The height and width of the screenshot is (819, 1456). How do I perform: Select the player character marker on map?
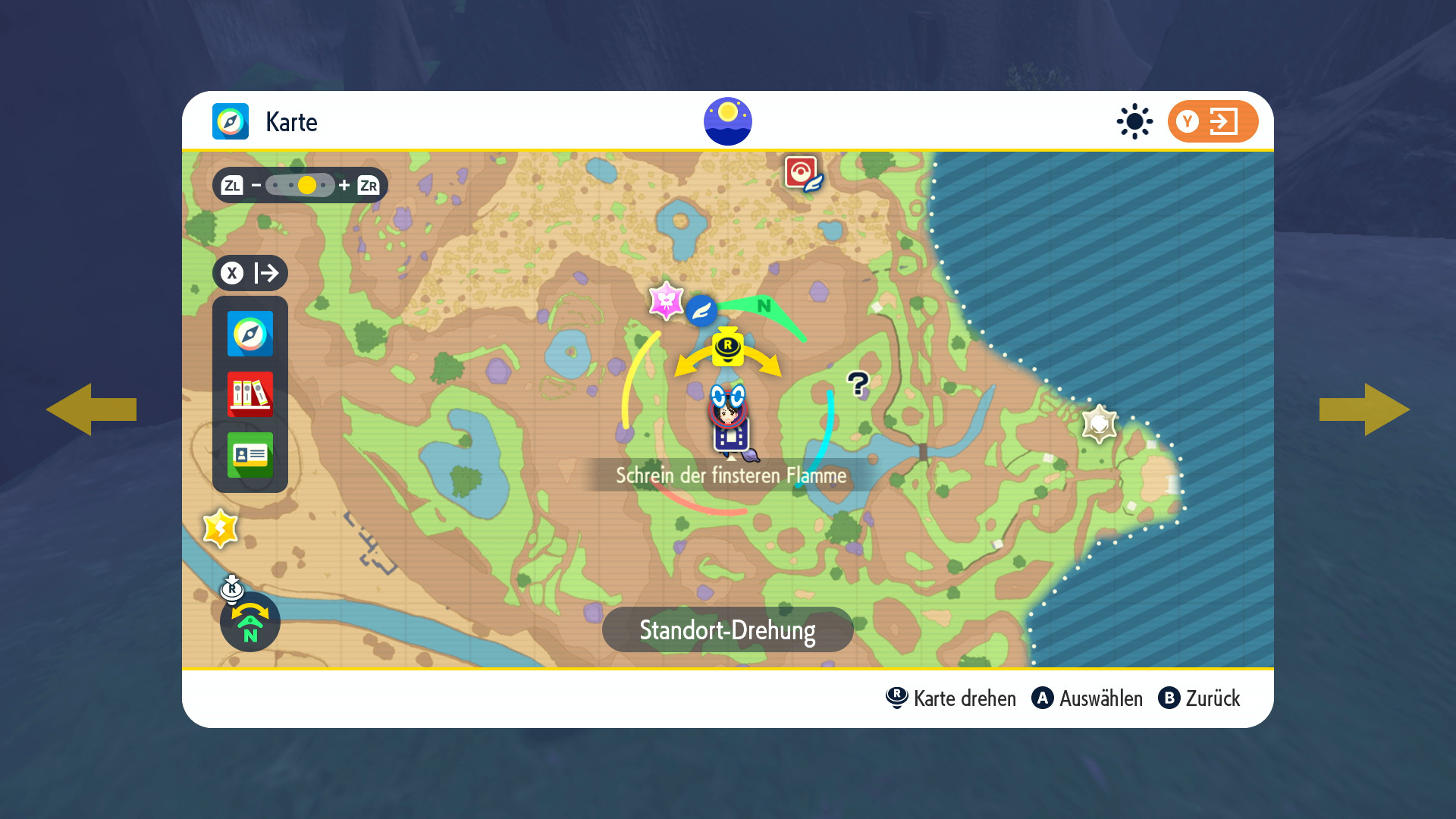click(728, 409)
